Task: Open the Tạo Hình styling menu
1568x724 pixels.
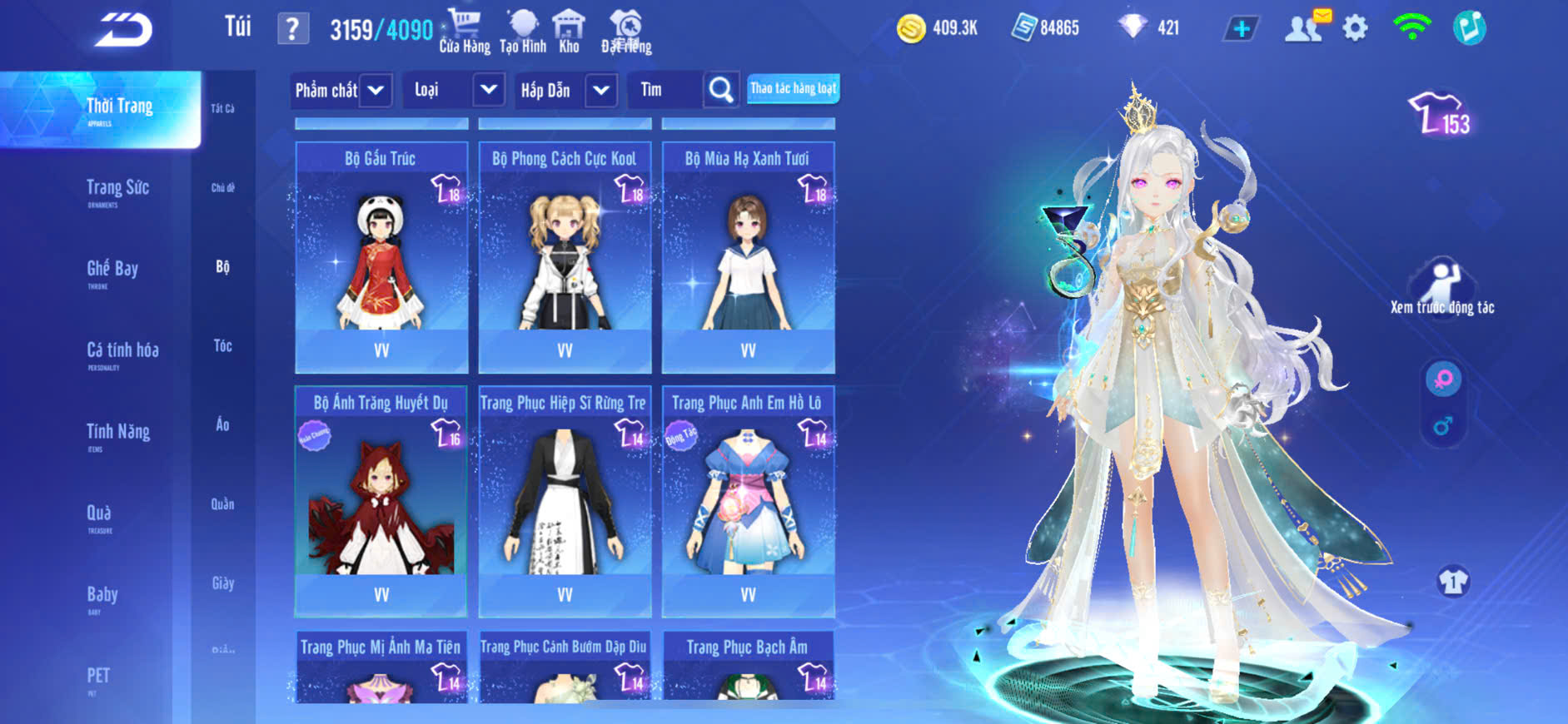Action: click(523, 31)
